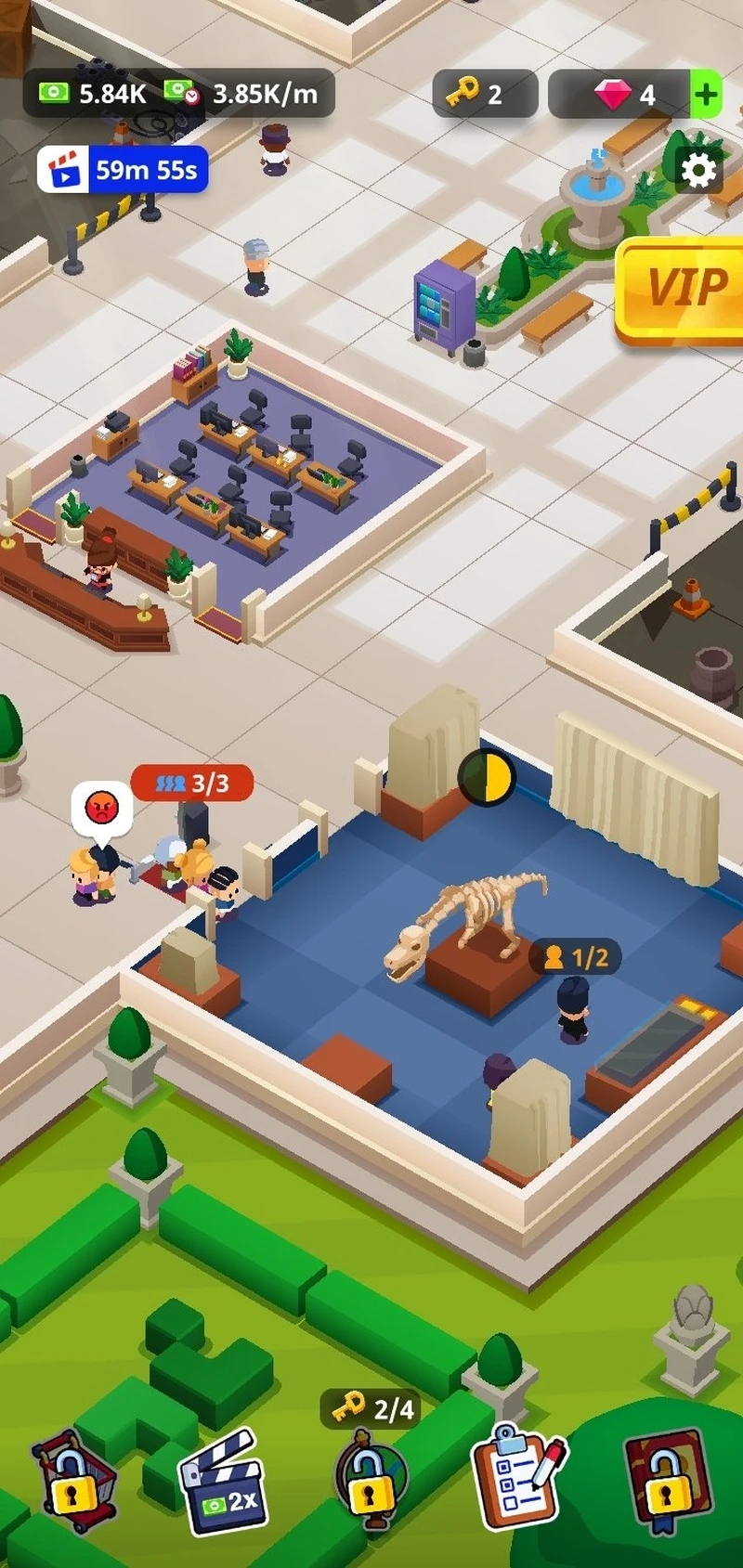743x1568 pixels.
Task: Select the 1/2 staff count badge
Action: (575, 957)
